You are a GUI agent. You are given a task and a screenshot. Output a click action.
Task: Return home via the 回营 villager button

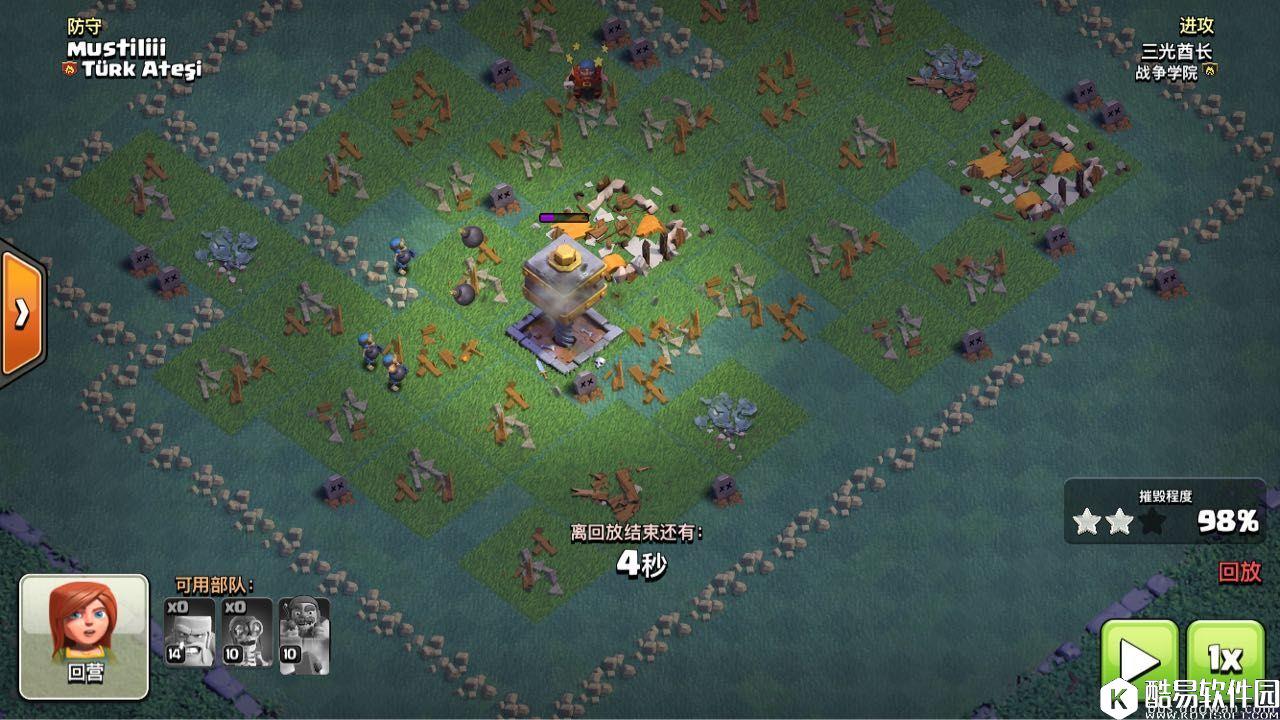84,636
